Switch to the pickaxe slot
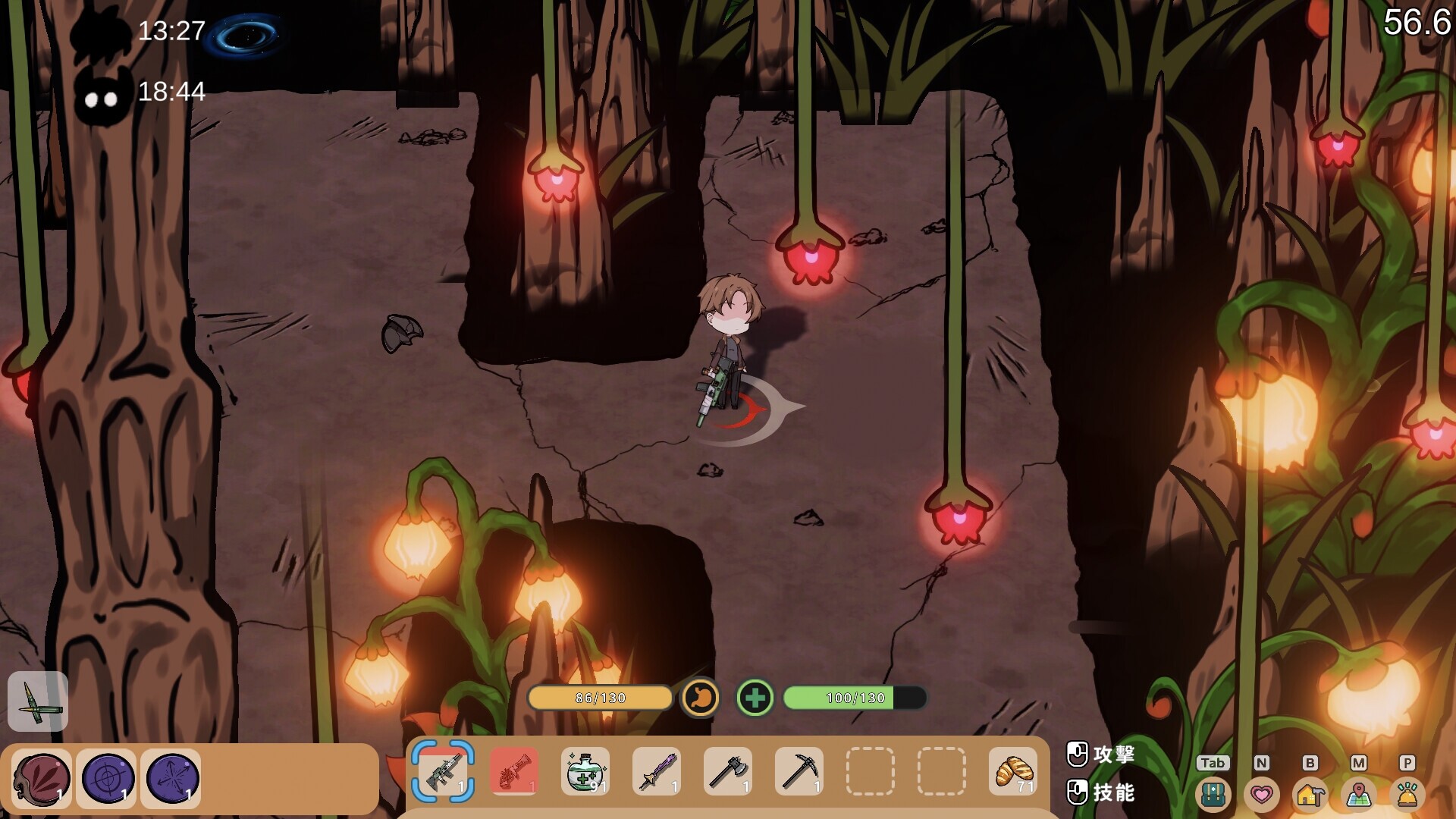1456x819 pixels. (x=799, y=771)
